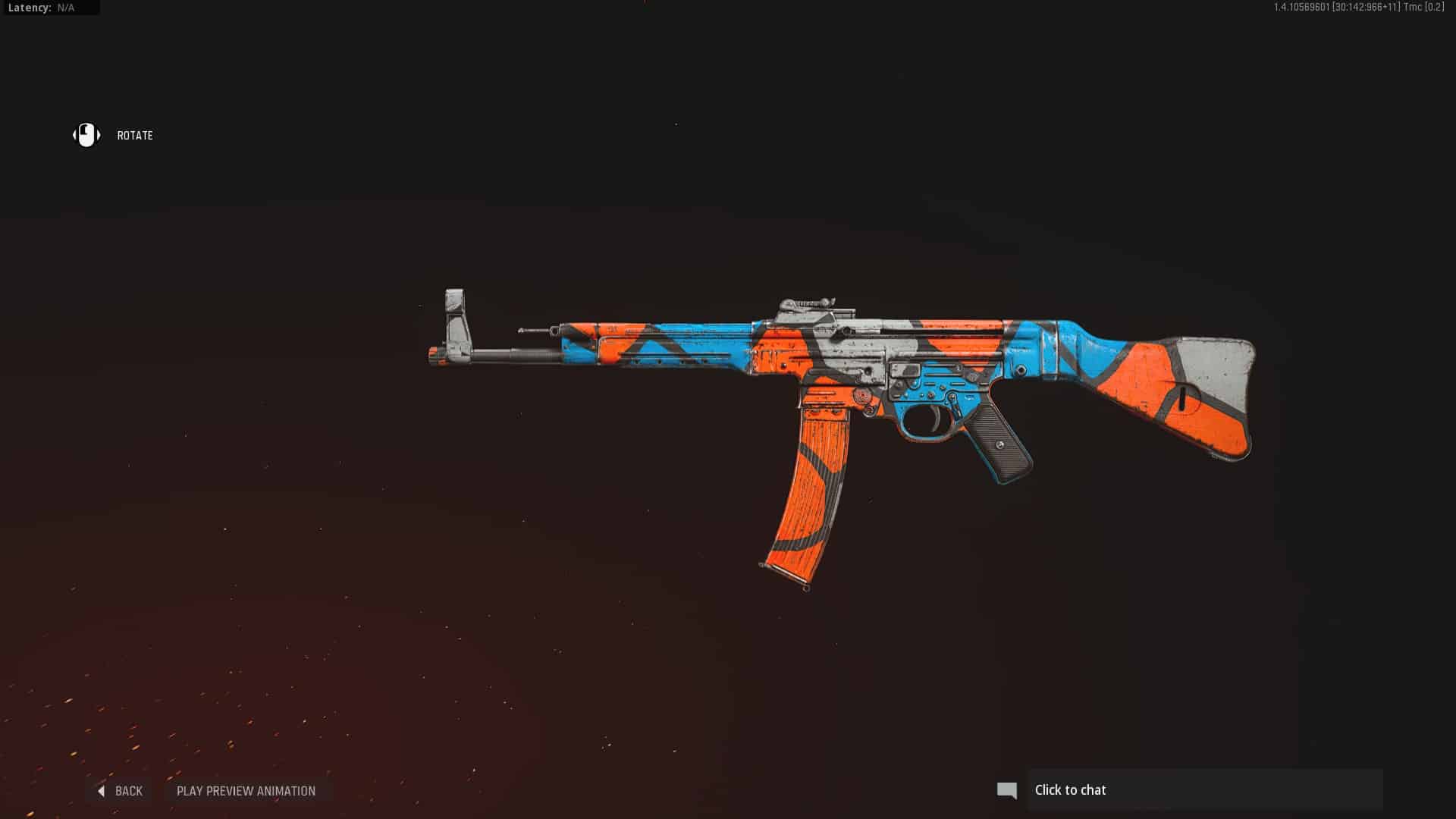Click the chat speech bubble icon
The image size is (1456, 819).
(1006, 790)
